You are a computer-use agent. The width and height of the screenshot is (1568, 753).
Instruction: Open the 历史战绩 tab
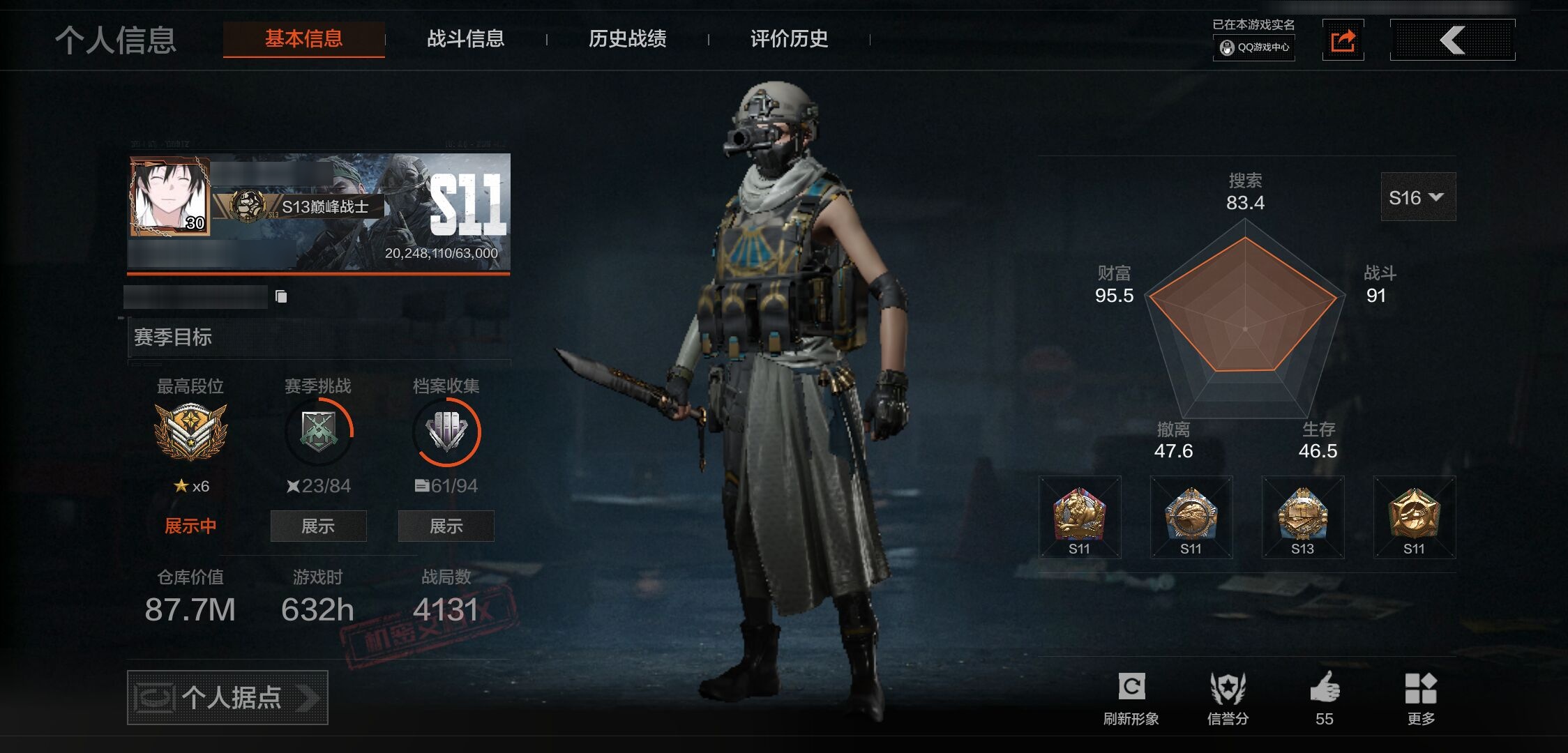(627, 39)
